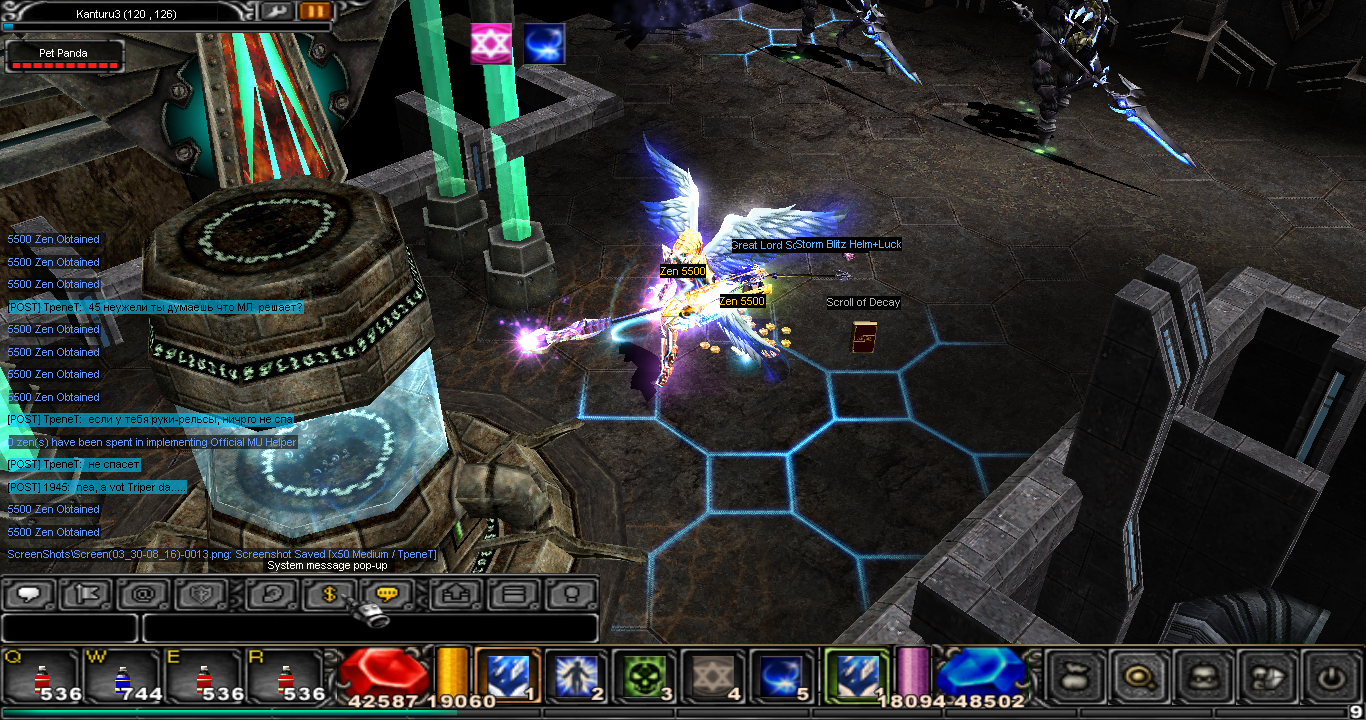
Task: Click the speech bubble chat mode button
Action: coord(30,594)
